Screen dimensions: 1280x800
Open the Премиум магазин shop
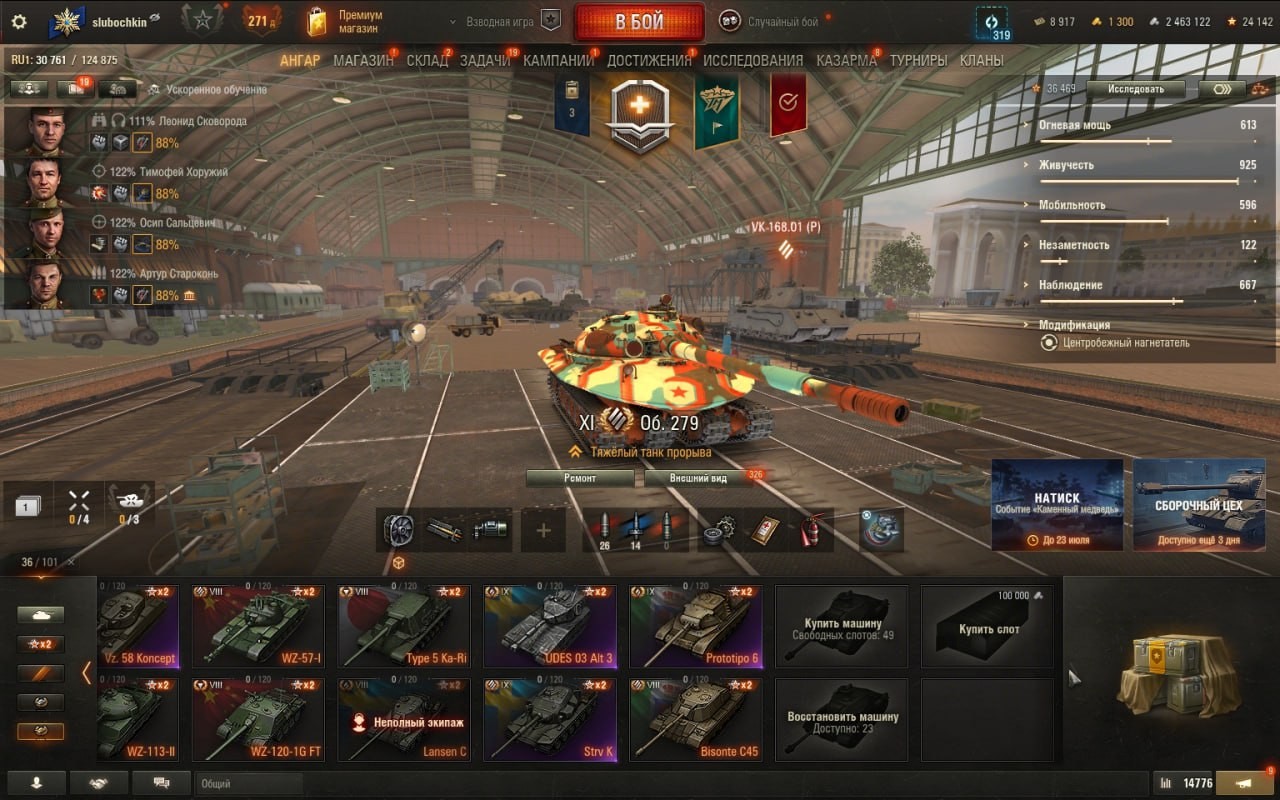pos(346,22)
